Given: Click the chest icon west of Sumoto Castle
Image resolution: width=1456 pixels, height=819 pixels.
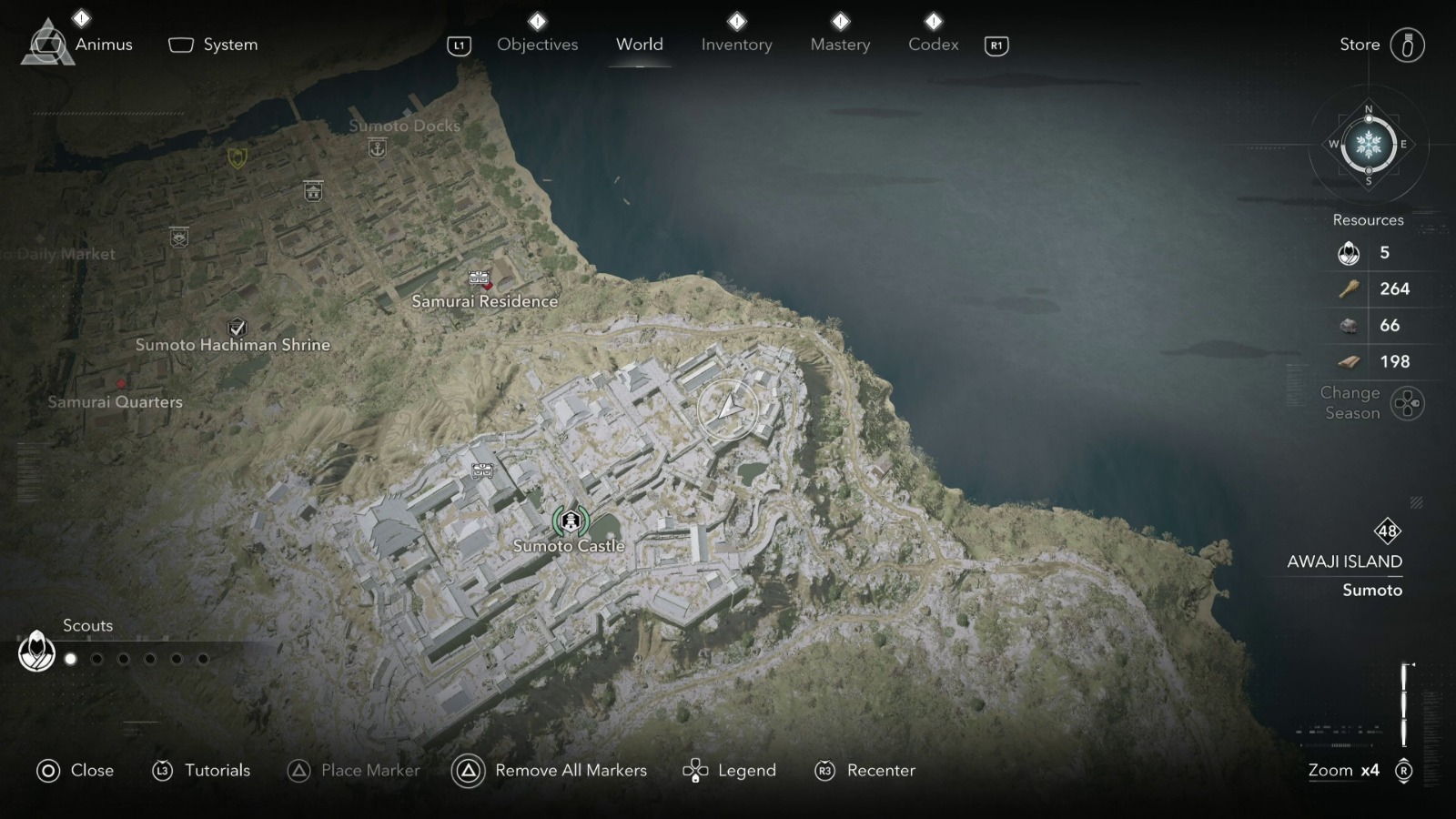Looking at the screenshot, I should point(480,472).
